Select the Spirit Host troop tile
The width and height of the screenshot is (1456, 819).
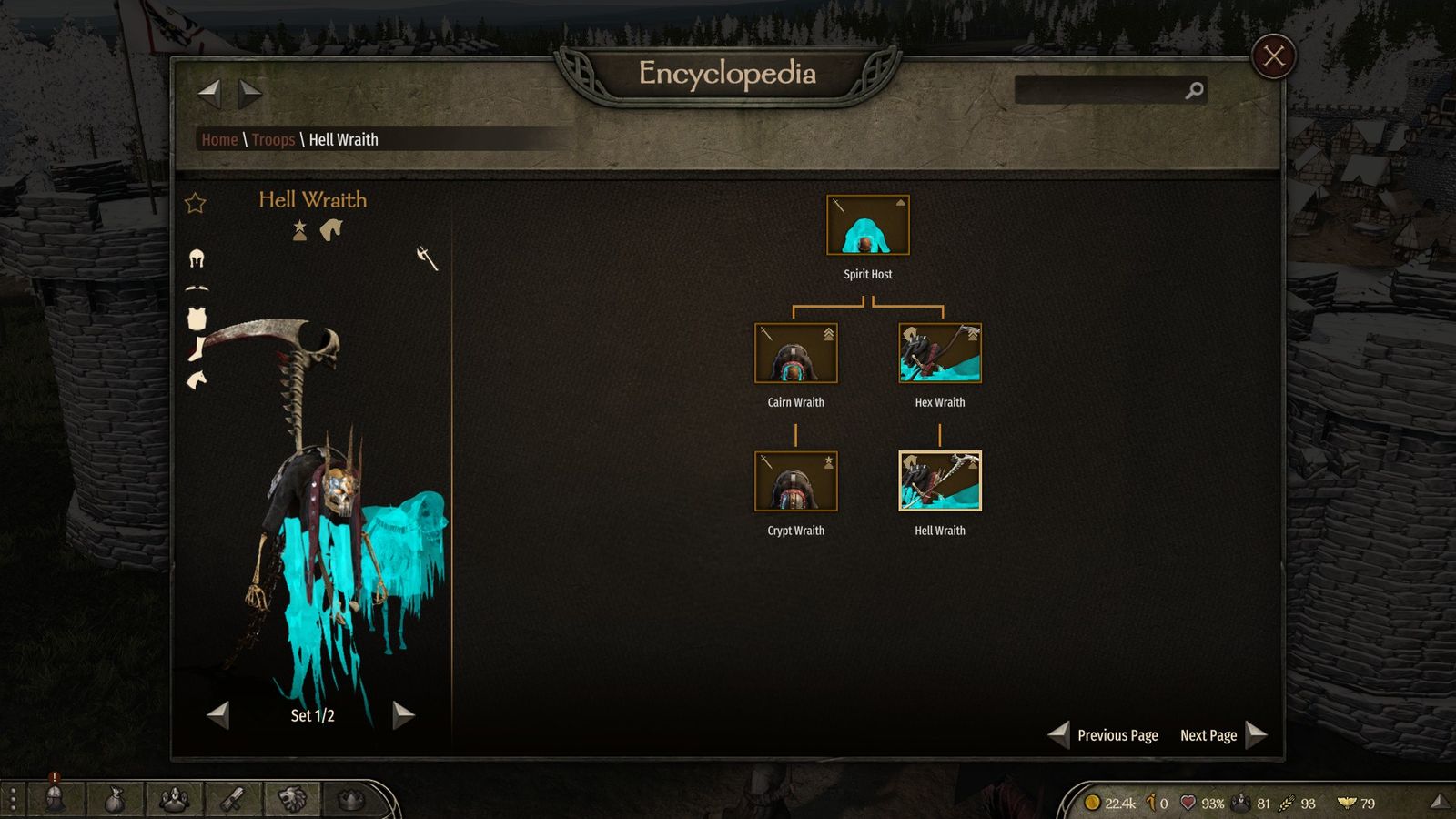(867, 225)
